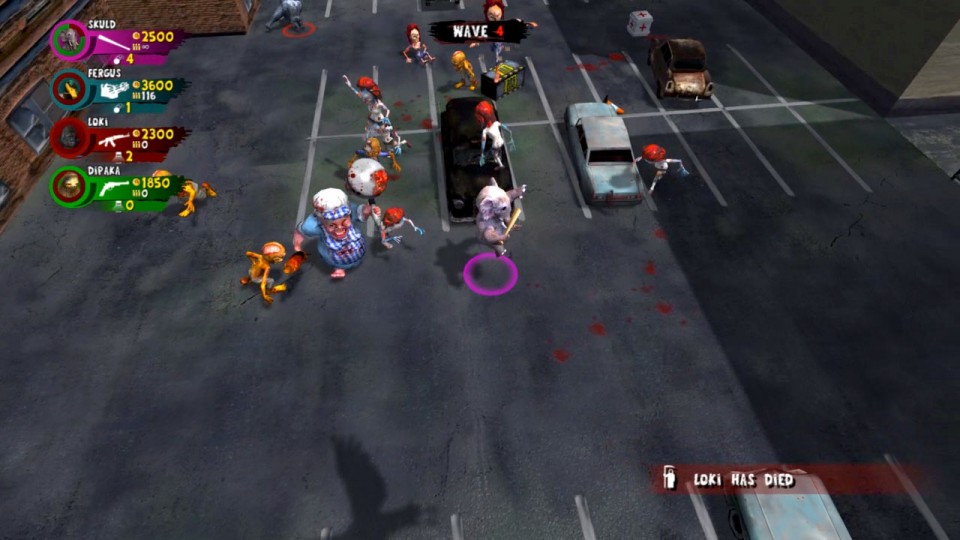Select Loki's gorilla portrait
Viewport: 960px width, 540px height.
[x=70, y=137]
